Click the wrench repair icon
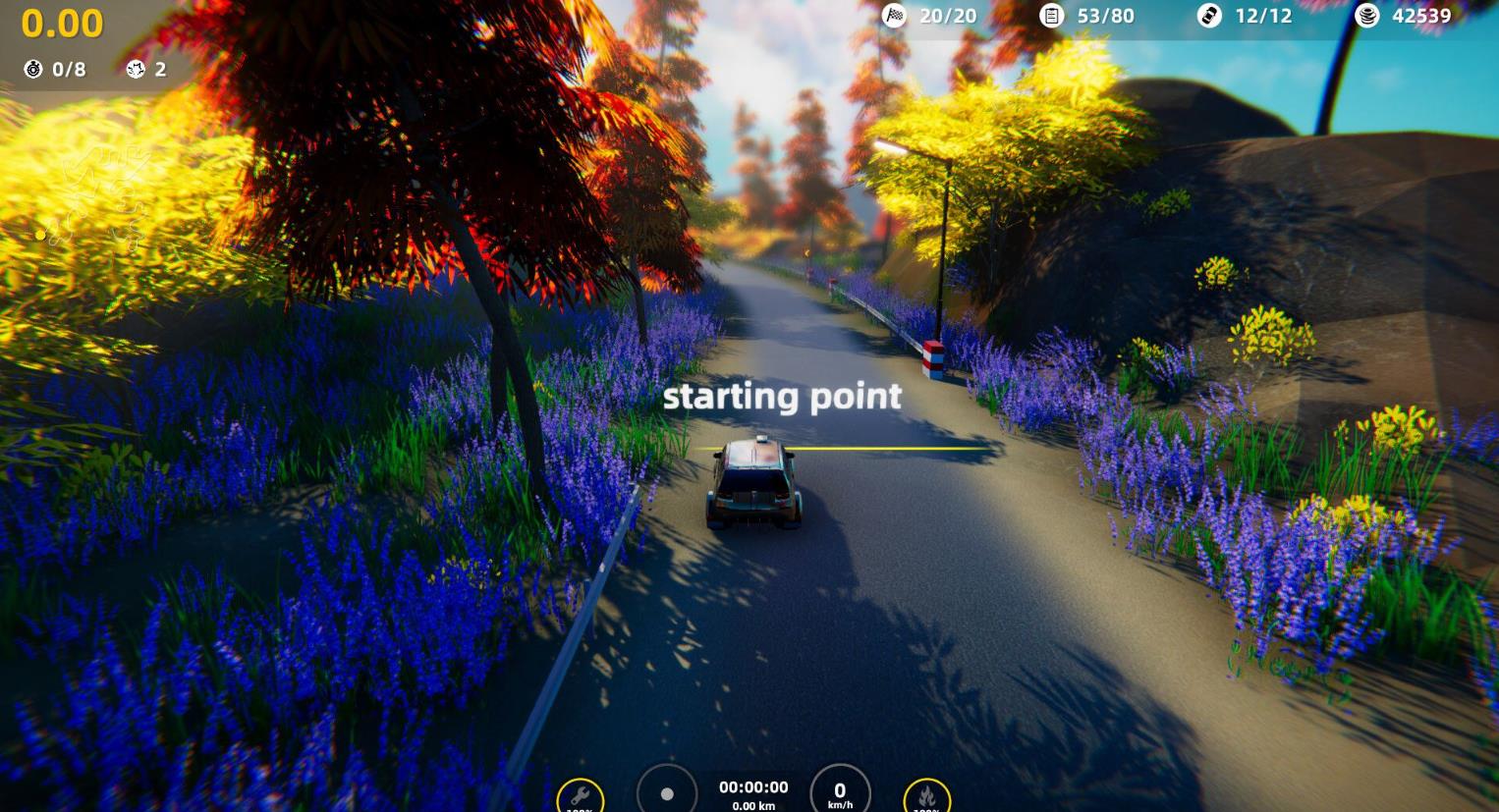The height and width of the screenshot is (812, 1499). coord(580,795)
